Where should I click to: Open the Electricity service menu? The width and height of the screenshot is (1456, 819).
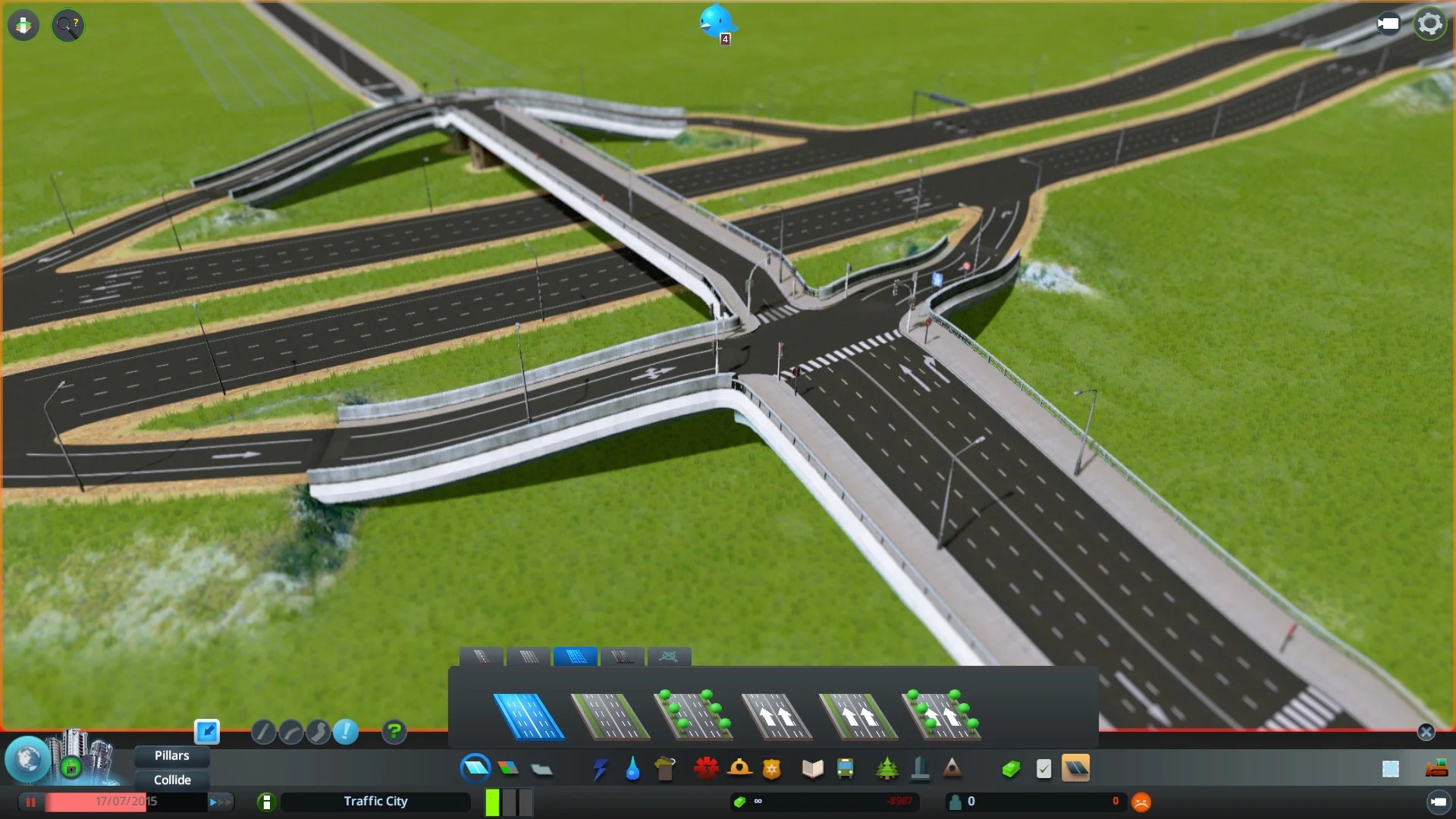point(601,768)
